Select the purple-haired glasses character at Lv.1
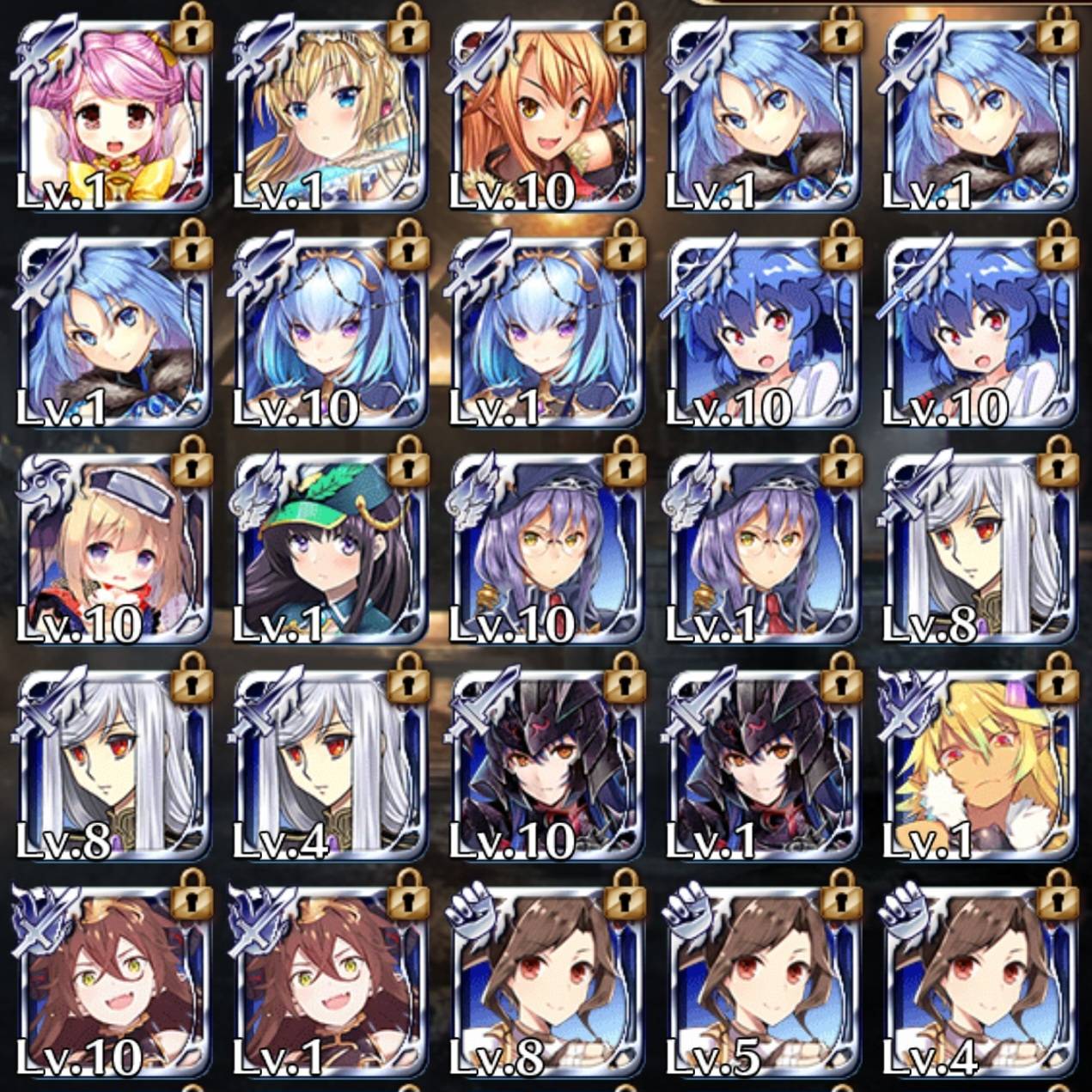This screenshot has width=1092, height=1092. pyautogui.click(x=761, y=549)
